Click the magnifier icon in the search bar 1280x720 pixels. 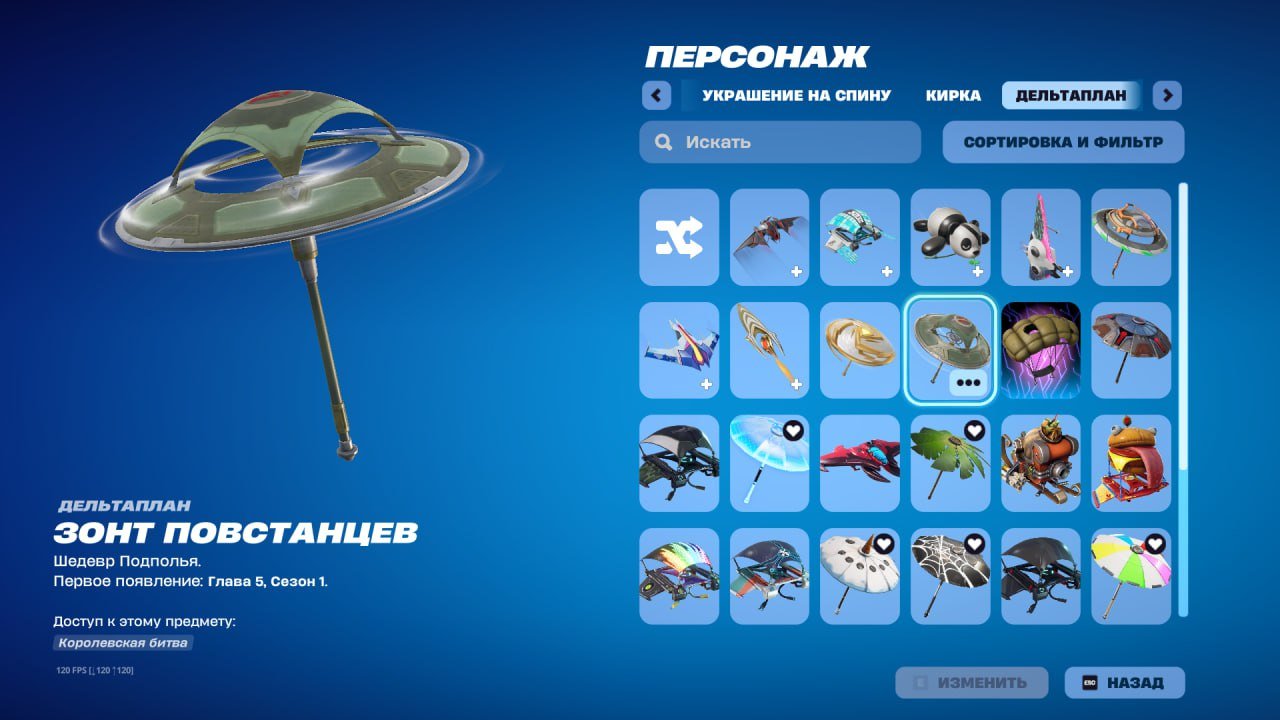click(x=662, y=141)
